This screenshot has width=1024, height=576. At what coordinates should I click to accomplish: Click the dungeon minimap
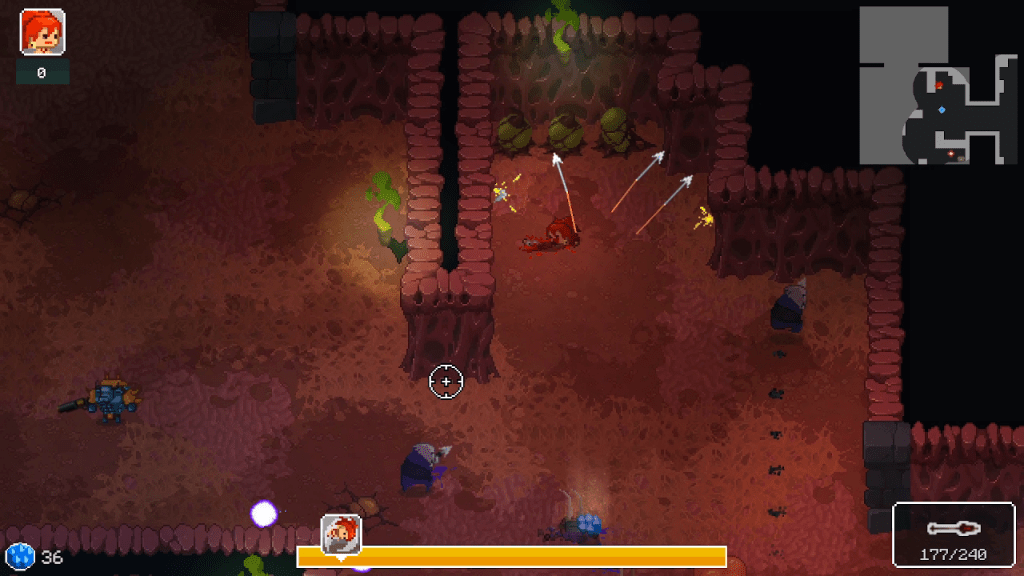[x=938, y=86]
